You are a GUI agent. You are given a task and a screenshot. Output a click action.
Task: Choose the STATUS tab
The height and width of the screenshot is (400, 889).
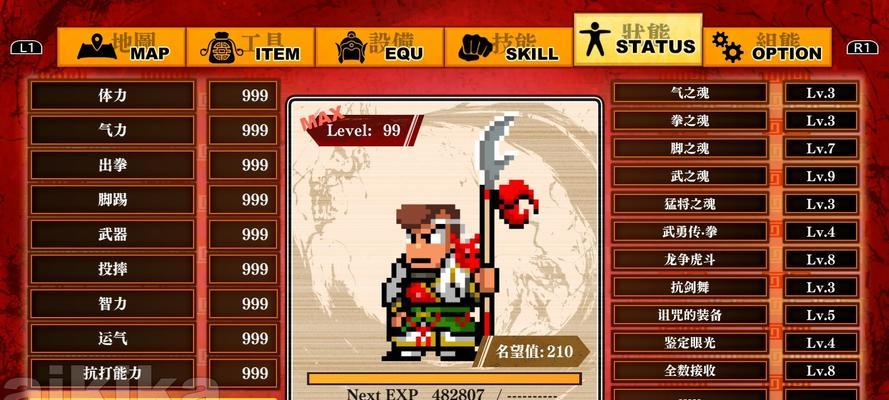[x=638, y=40]
